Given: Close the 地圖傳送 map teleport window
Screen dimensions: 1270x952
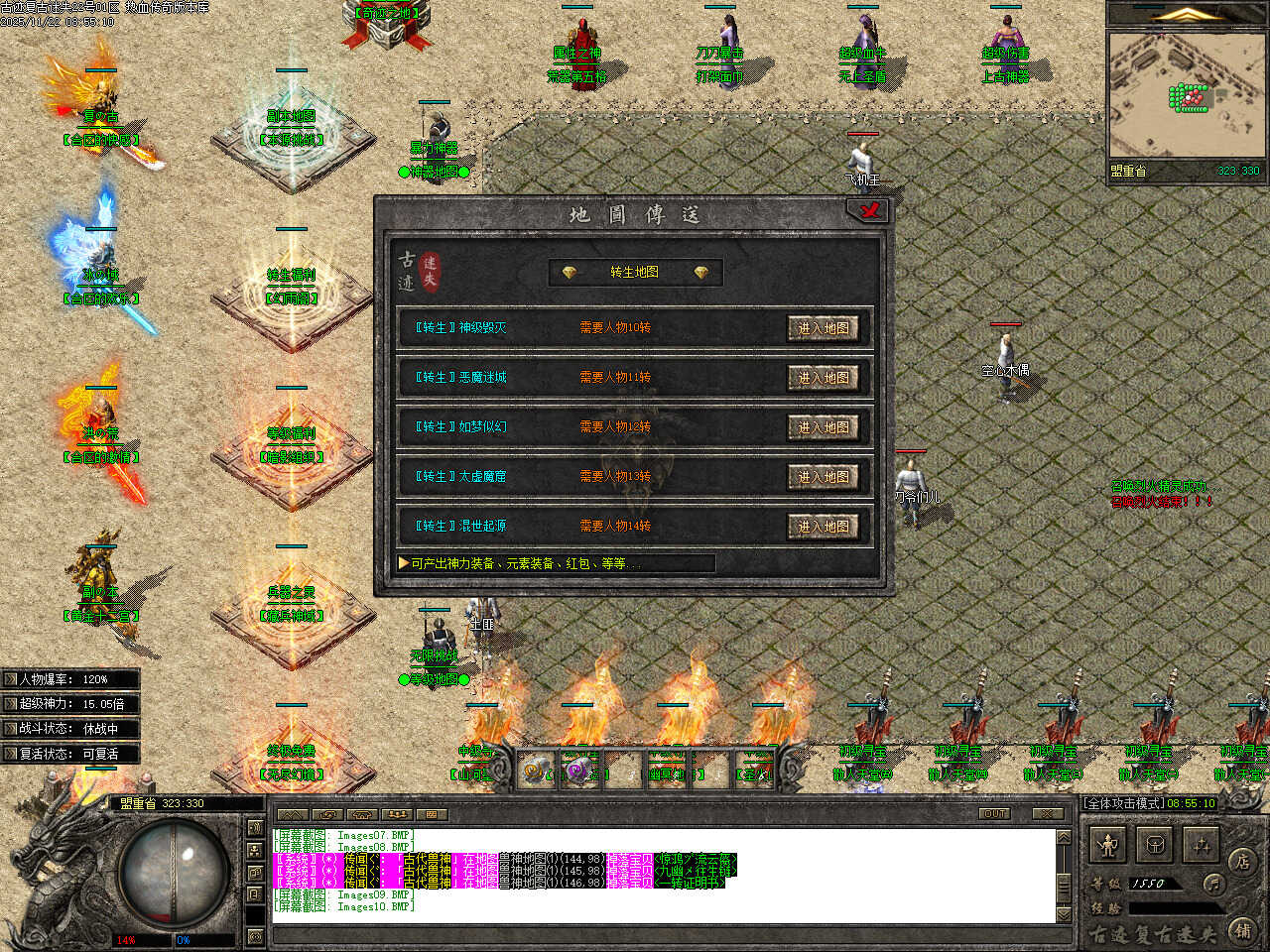Looking at the screenshot, I should pos(867,210).
